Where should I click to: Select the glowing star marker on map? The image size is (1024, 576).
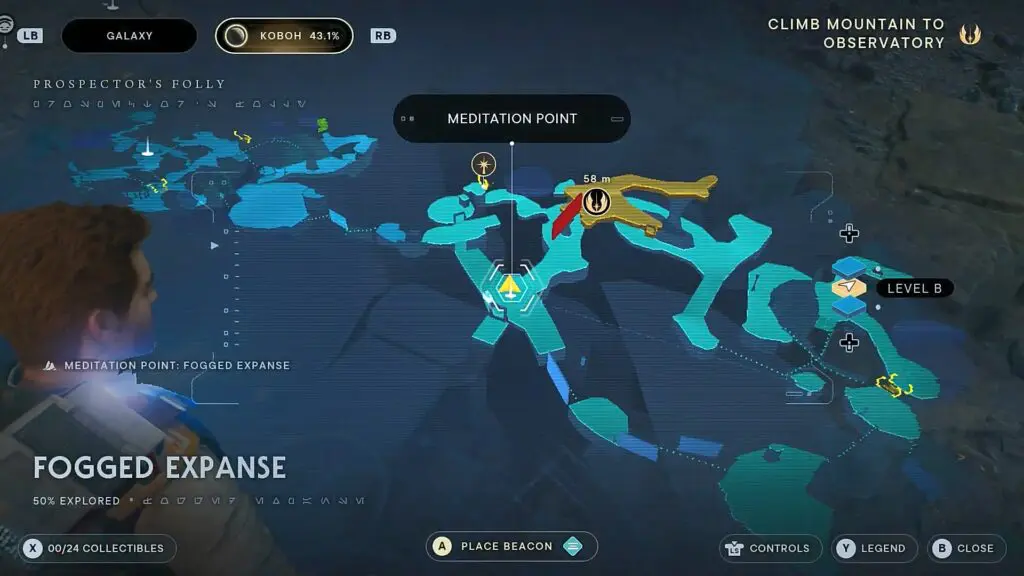(x=484, y=163)
